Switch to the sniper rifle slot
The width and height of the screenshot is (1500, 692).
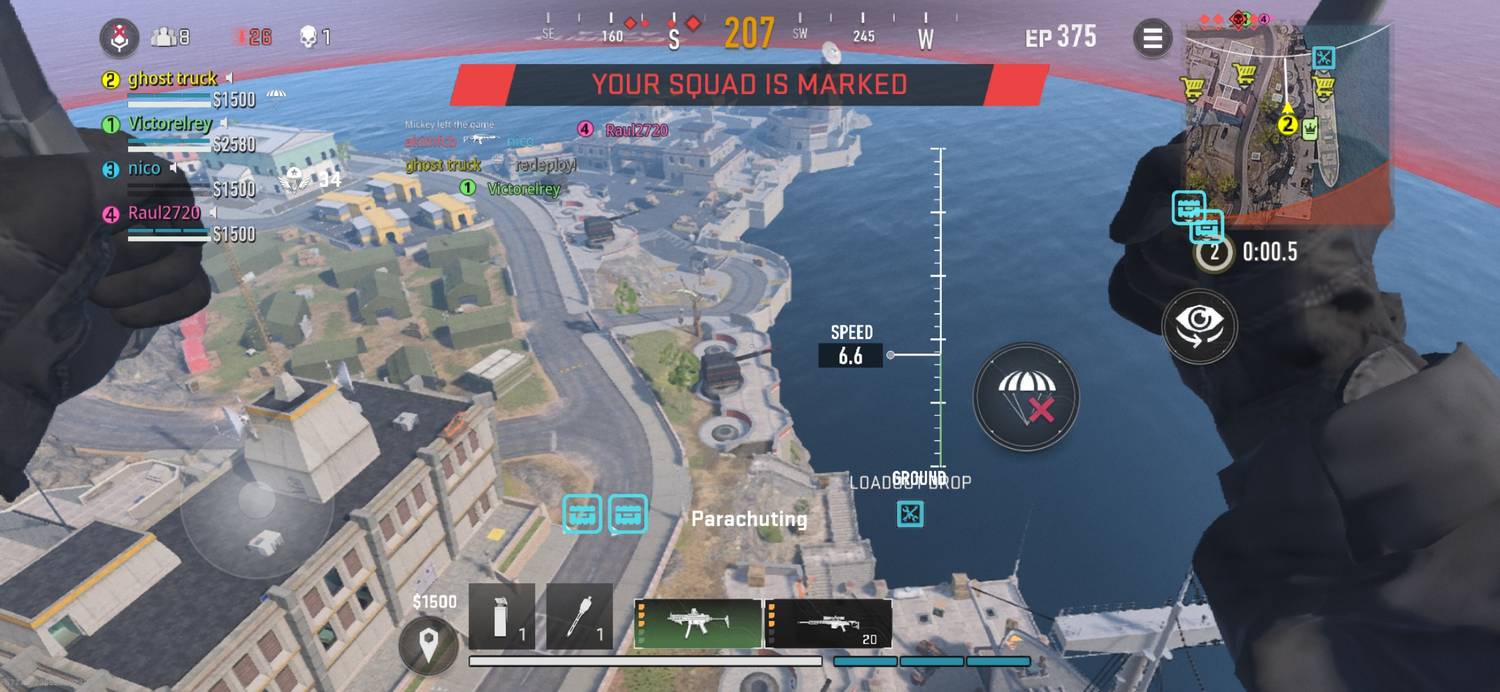(x=829, y=624)
